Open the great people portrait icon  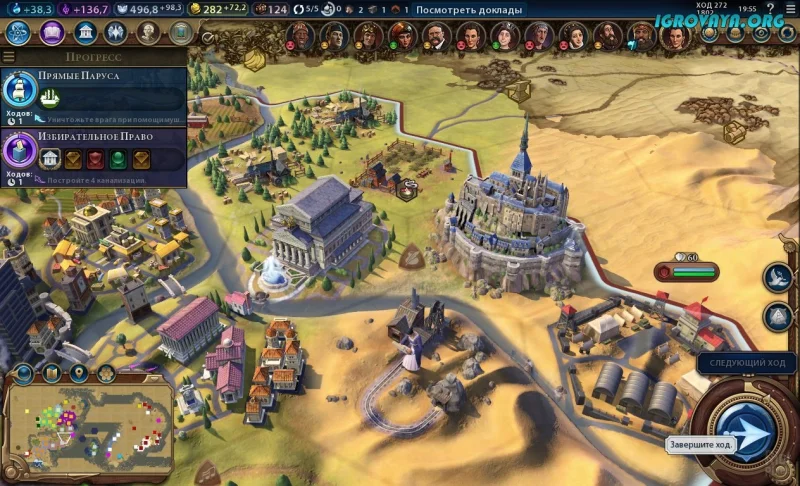point(148,33)
